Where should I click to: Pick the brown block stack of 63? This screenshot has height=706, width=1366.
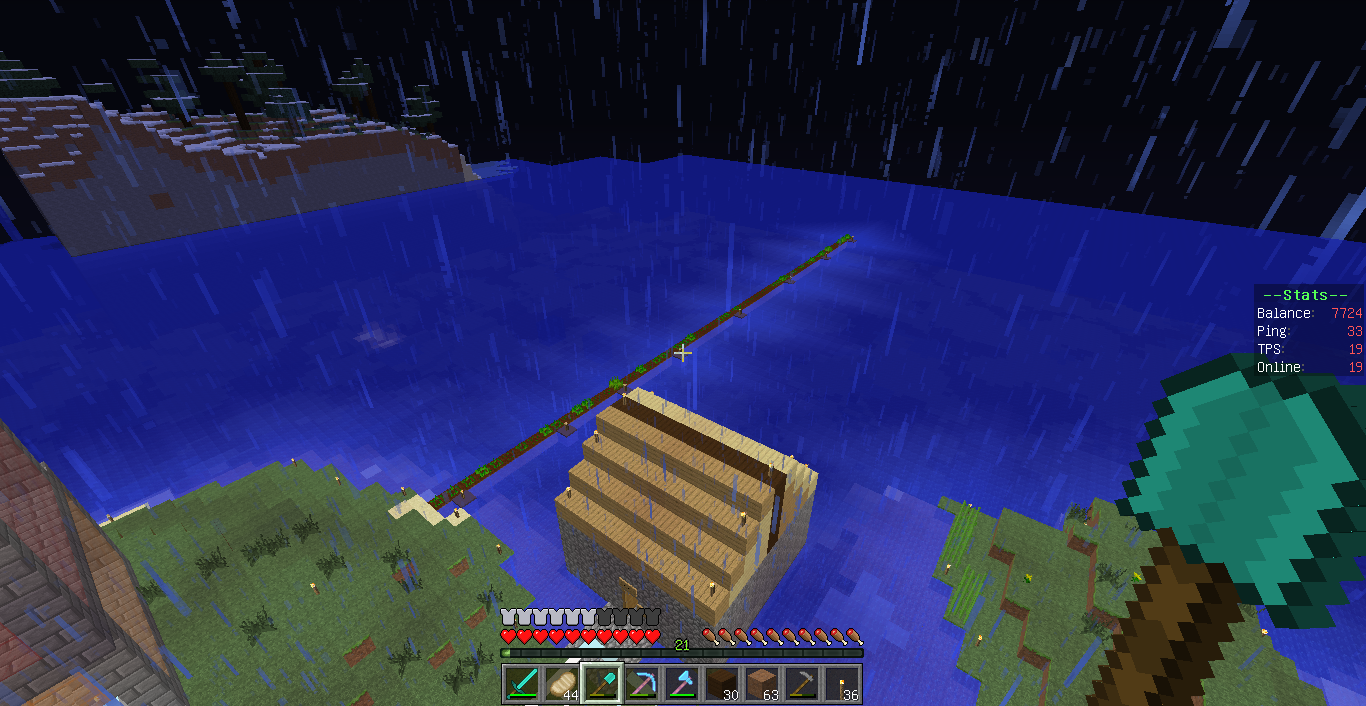click(x=762, y=683)
